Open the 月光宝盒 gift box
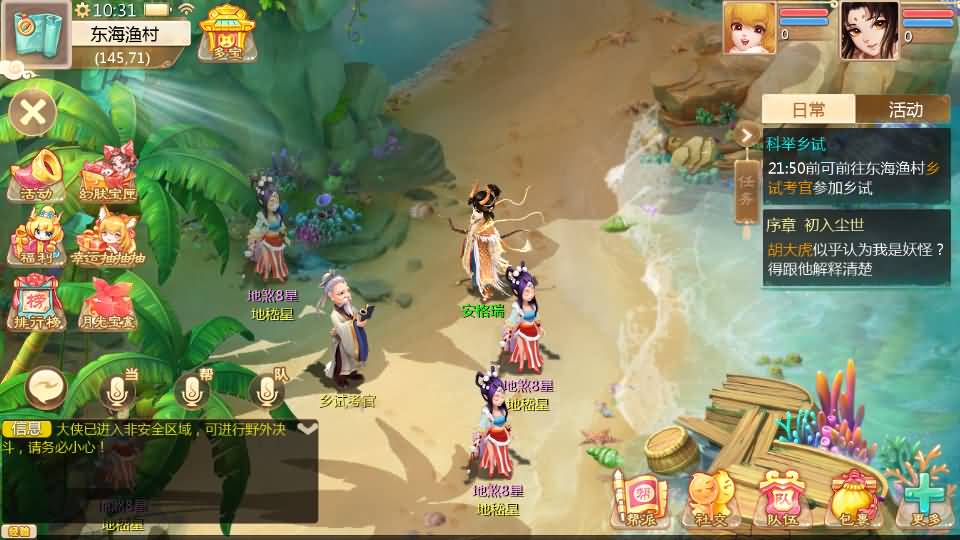 [x=108, y=303]
